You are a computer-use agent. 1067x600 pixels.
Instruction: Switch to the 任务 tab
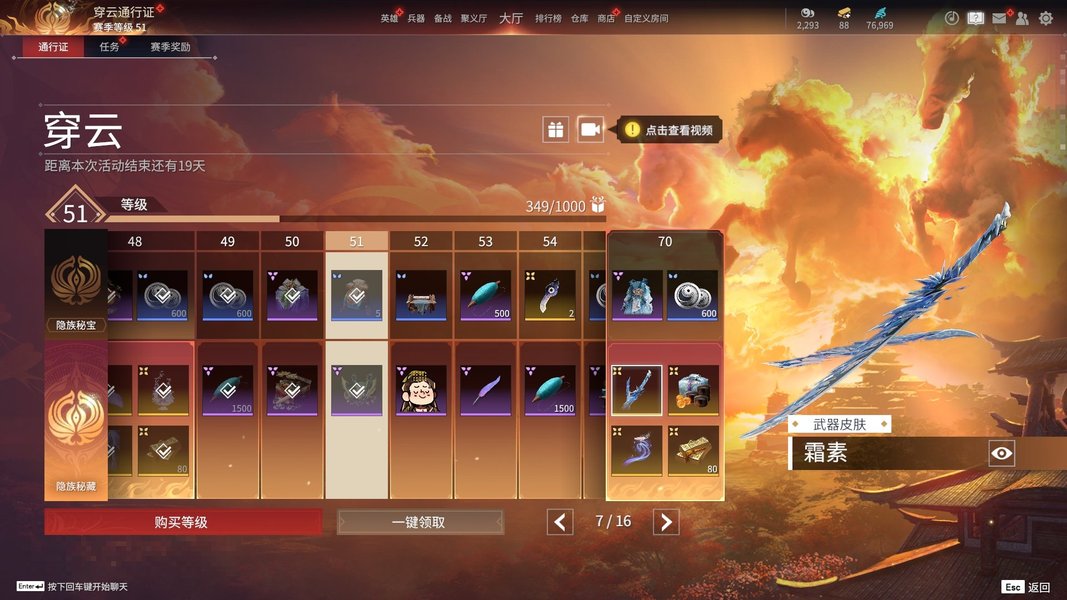(110, 47)
